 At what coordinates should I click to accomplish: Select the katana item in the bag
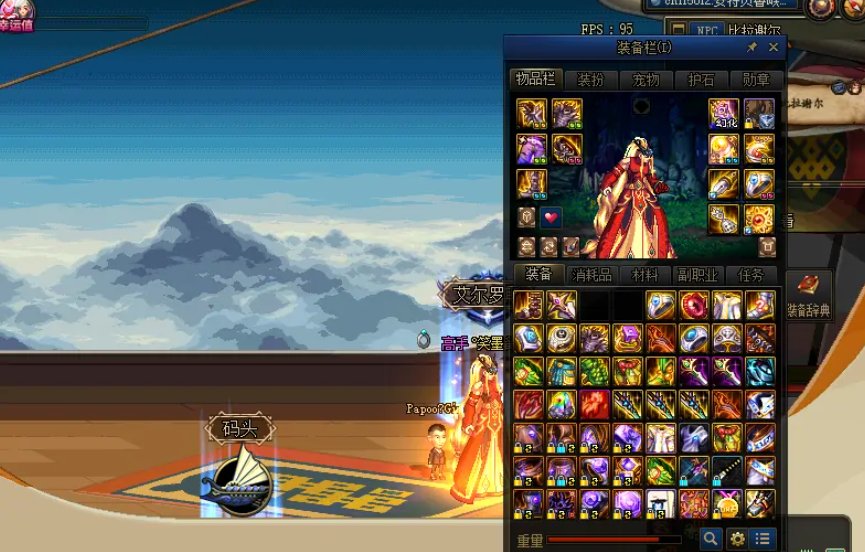727,470
